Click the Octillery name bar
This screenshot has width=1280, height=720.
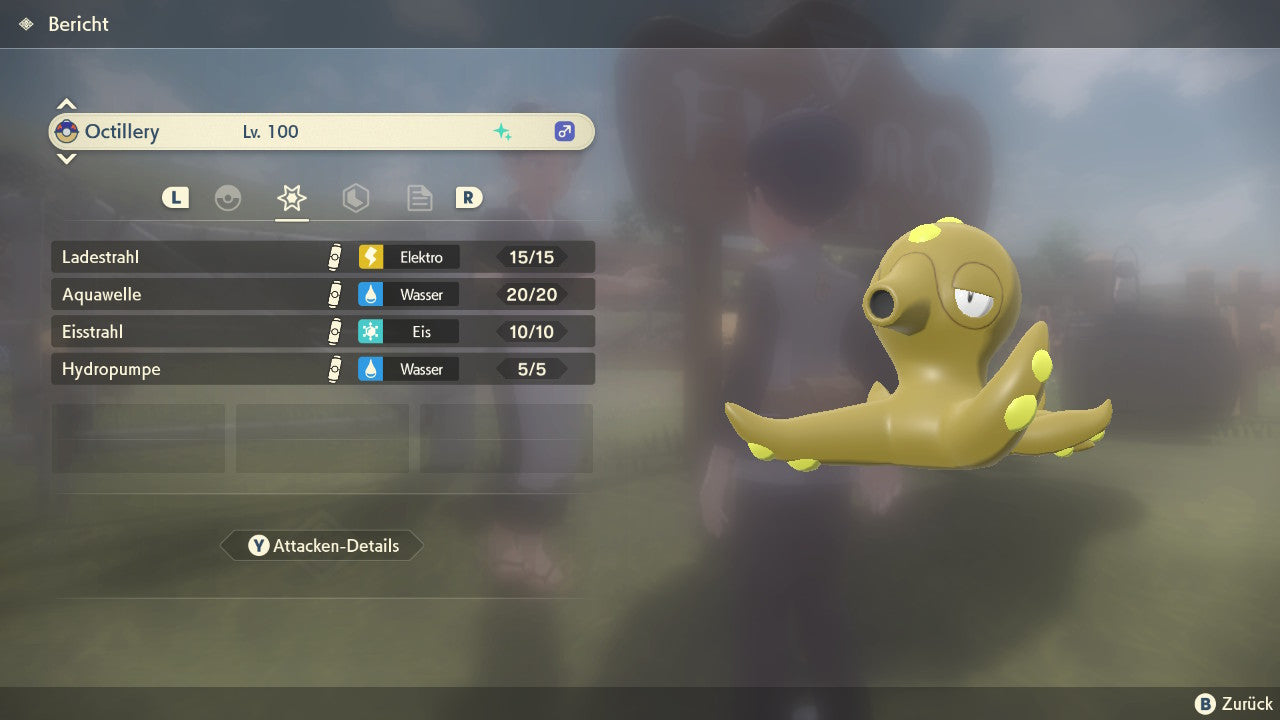(322, 131)
